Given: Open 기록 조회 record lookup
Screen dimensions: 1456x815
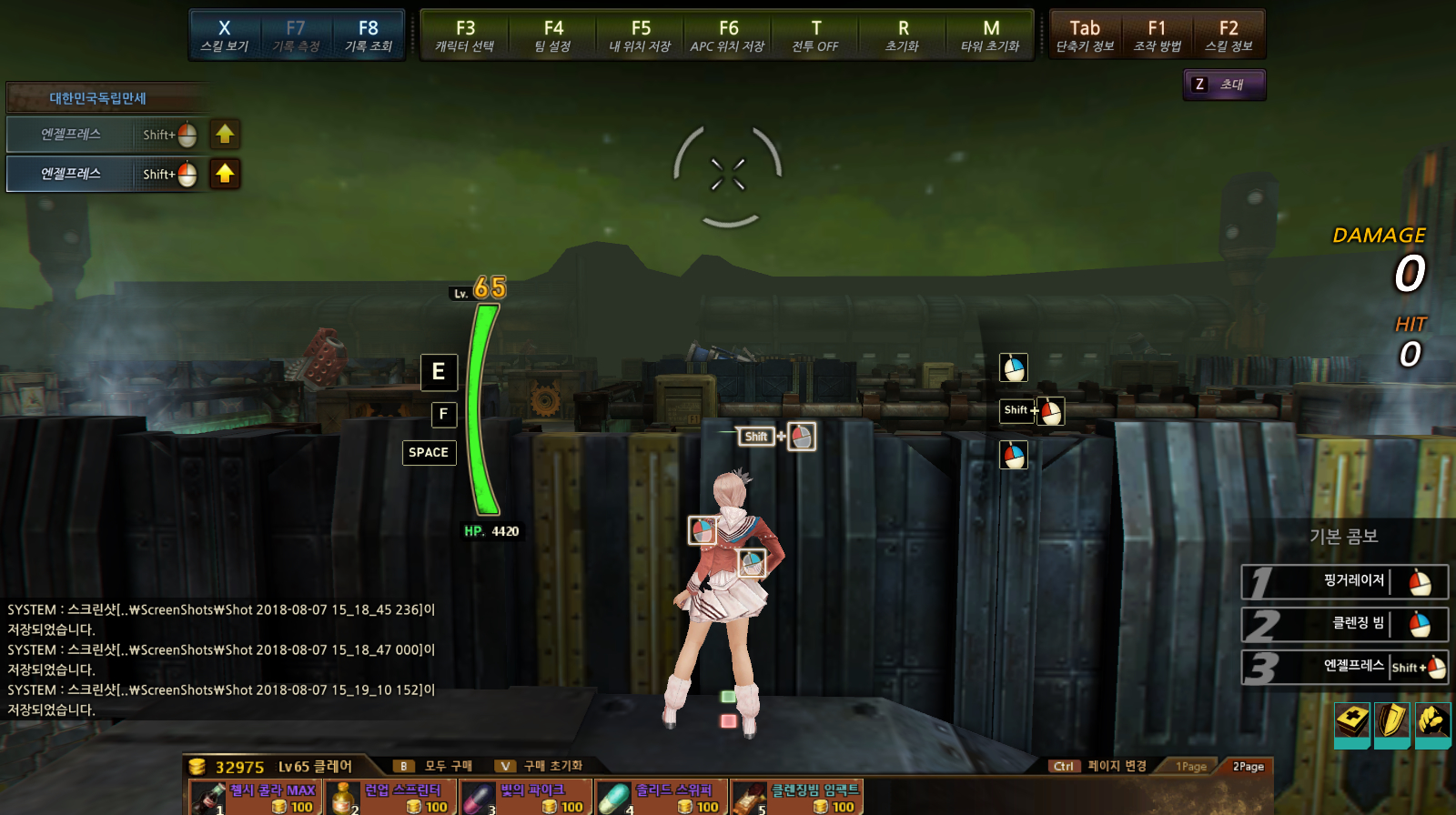Looking at the screenshot, I should [x=368, y=35].
